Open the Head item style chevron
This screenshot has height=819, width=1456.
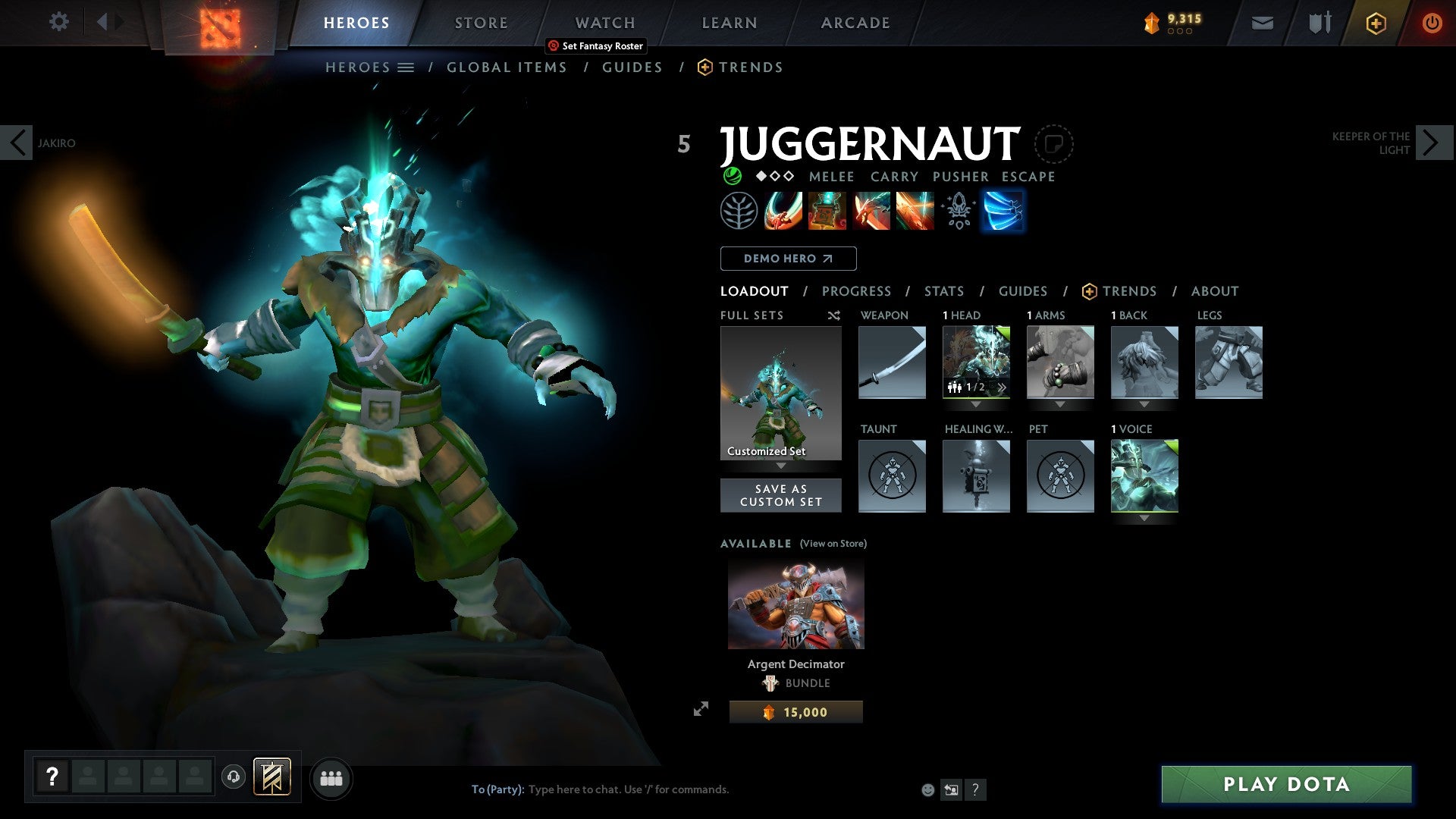pyautogui.click(x=1001, y=387)
